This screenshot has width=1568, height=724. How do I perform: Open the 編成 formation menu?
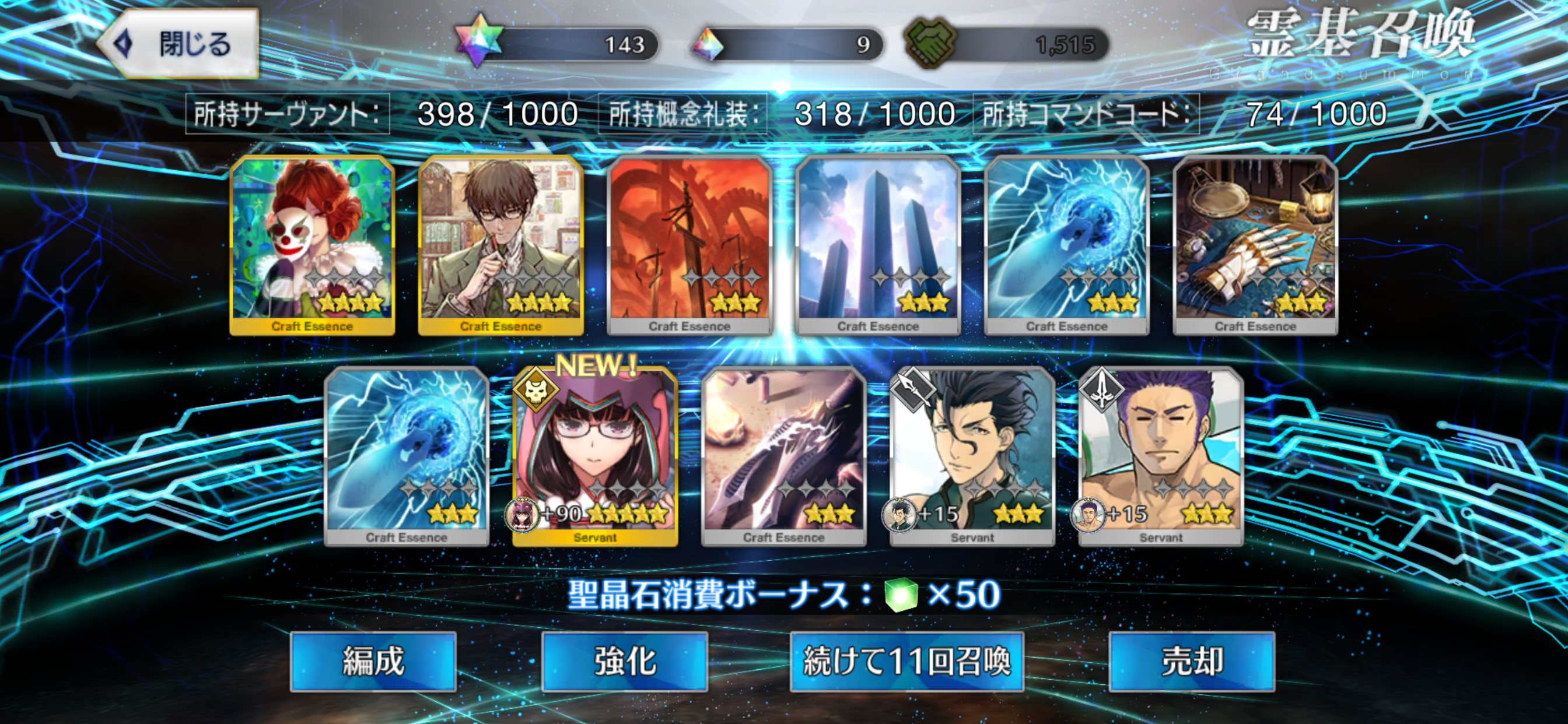[x=373, y=661]
